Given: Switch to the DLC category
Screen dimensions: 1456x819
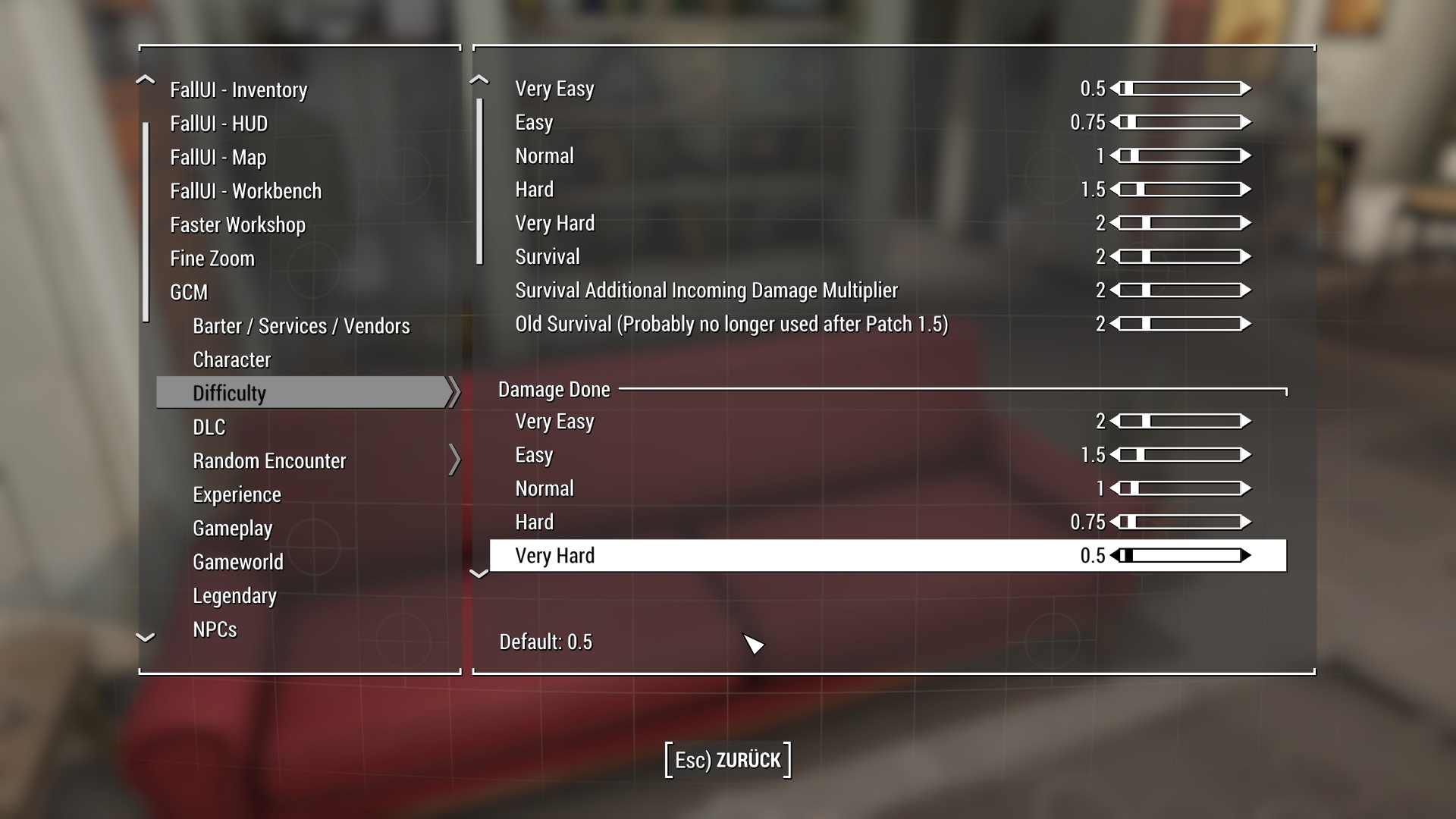Looking at the screenshot, I should tap(209, 426).
